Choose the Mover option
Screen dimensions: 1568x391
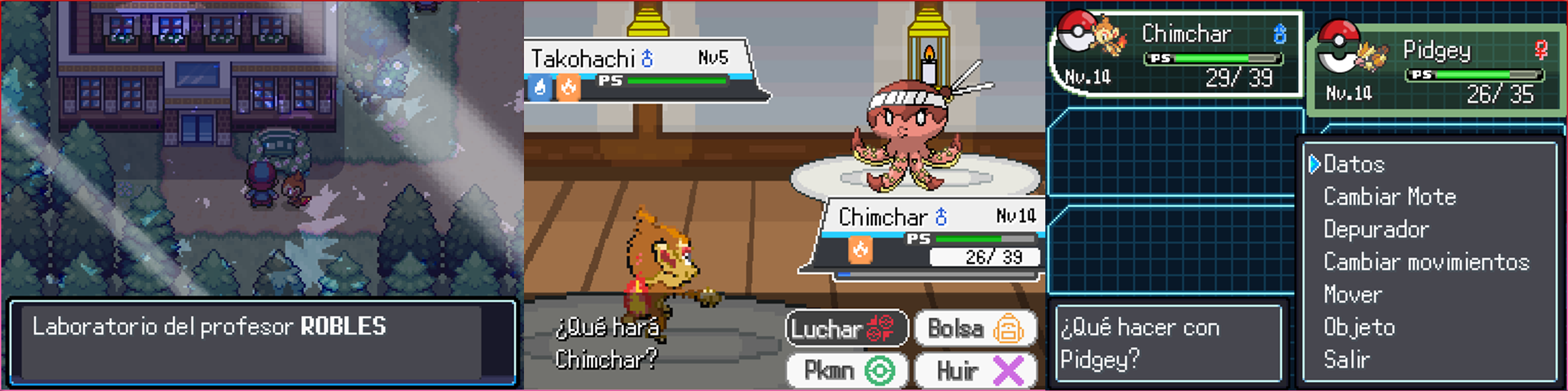tap(1352, 295)
